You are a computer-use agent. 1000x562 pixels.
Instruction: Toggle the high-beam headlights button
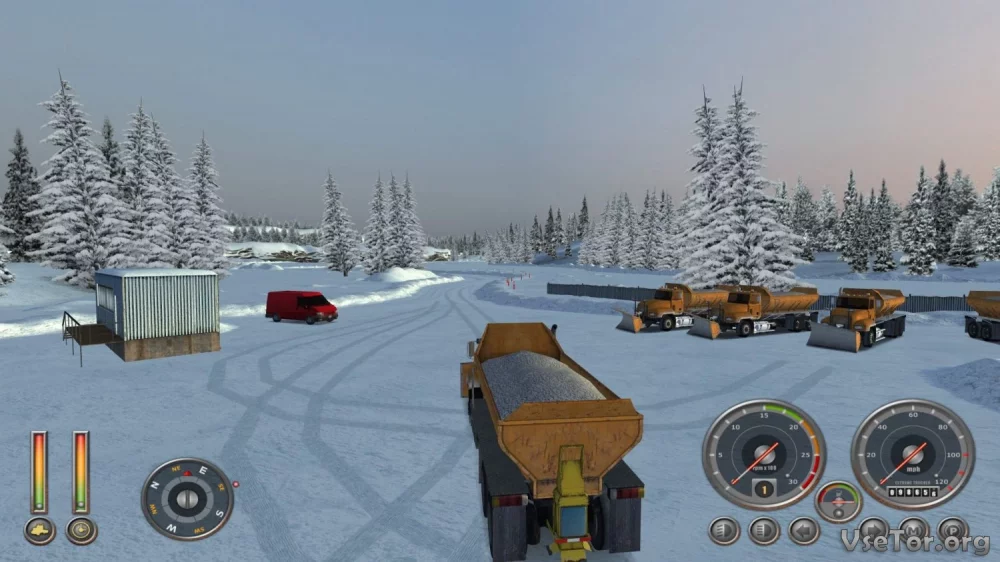(x=764, y=530)
